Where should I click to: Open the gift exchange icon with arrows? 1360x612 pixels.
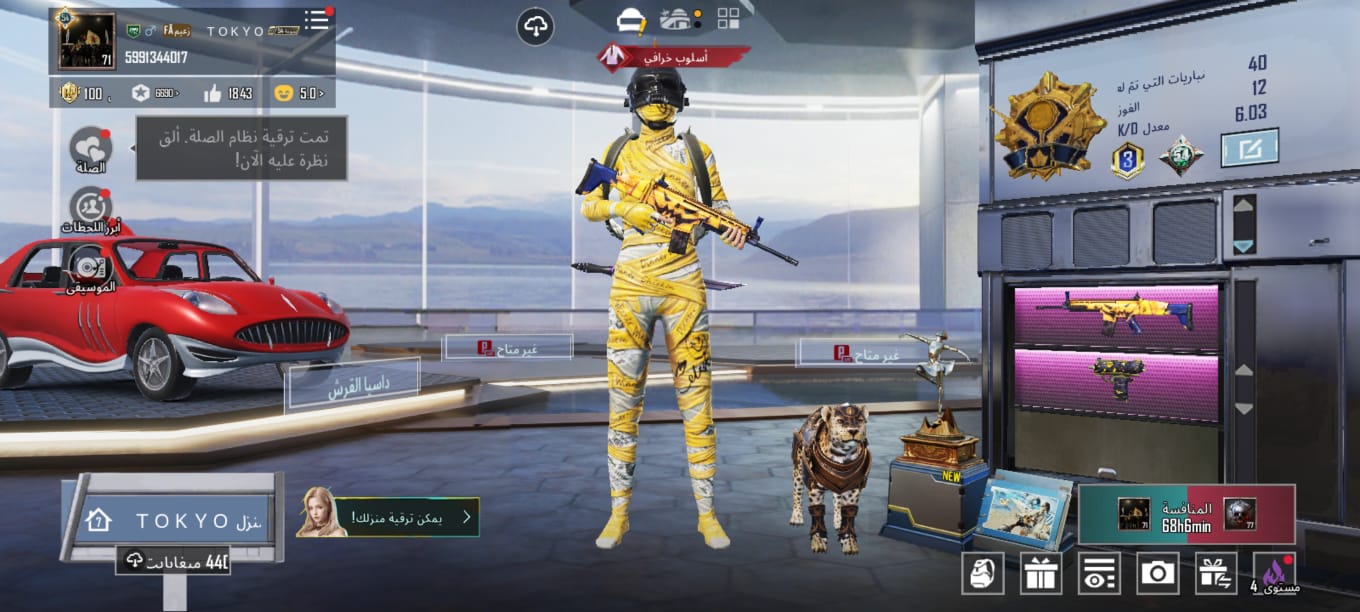[1215, 573]
